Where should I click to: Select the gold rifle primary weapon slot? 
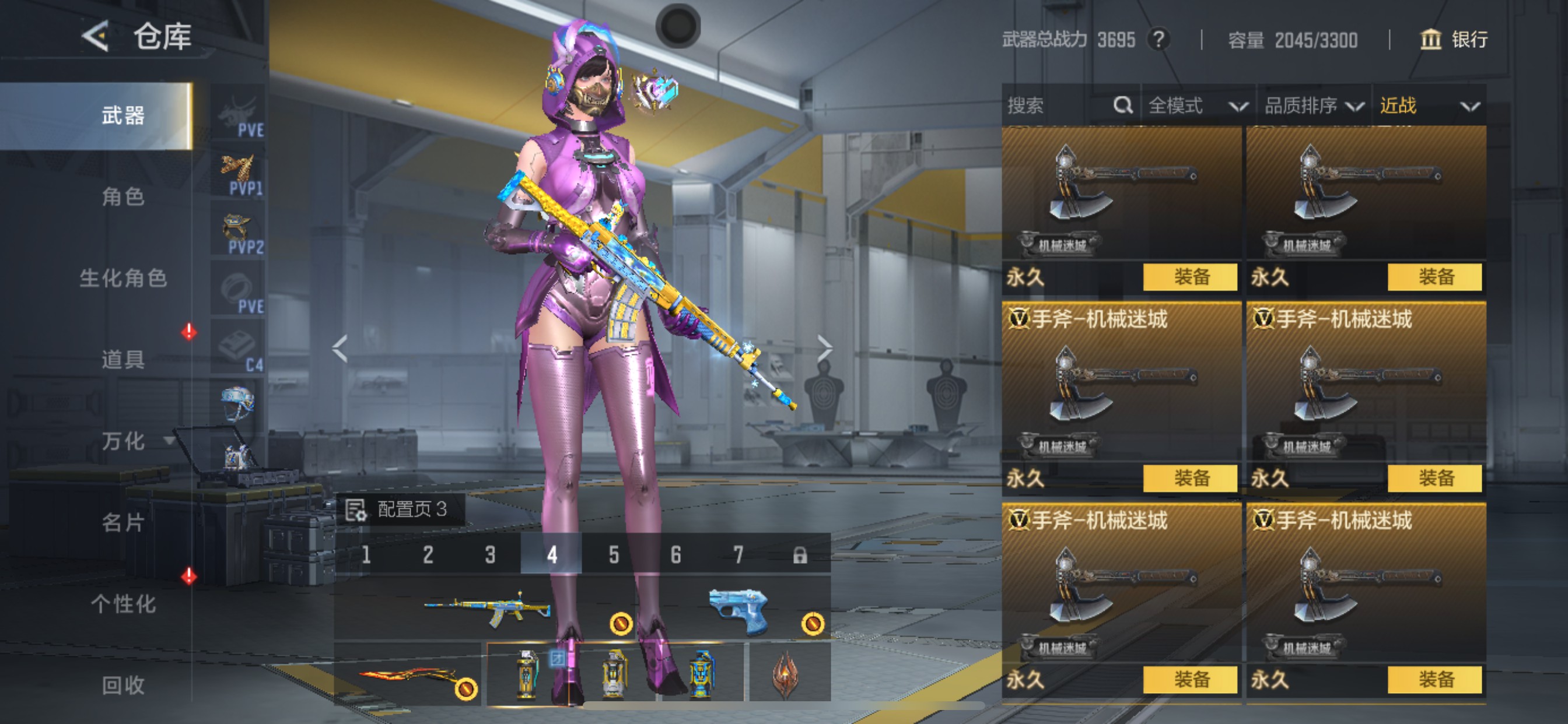click(487, 608)
